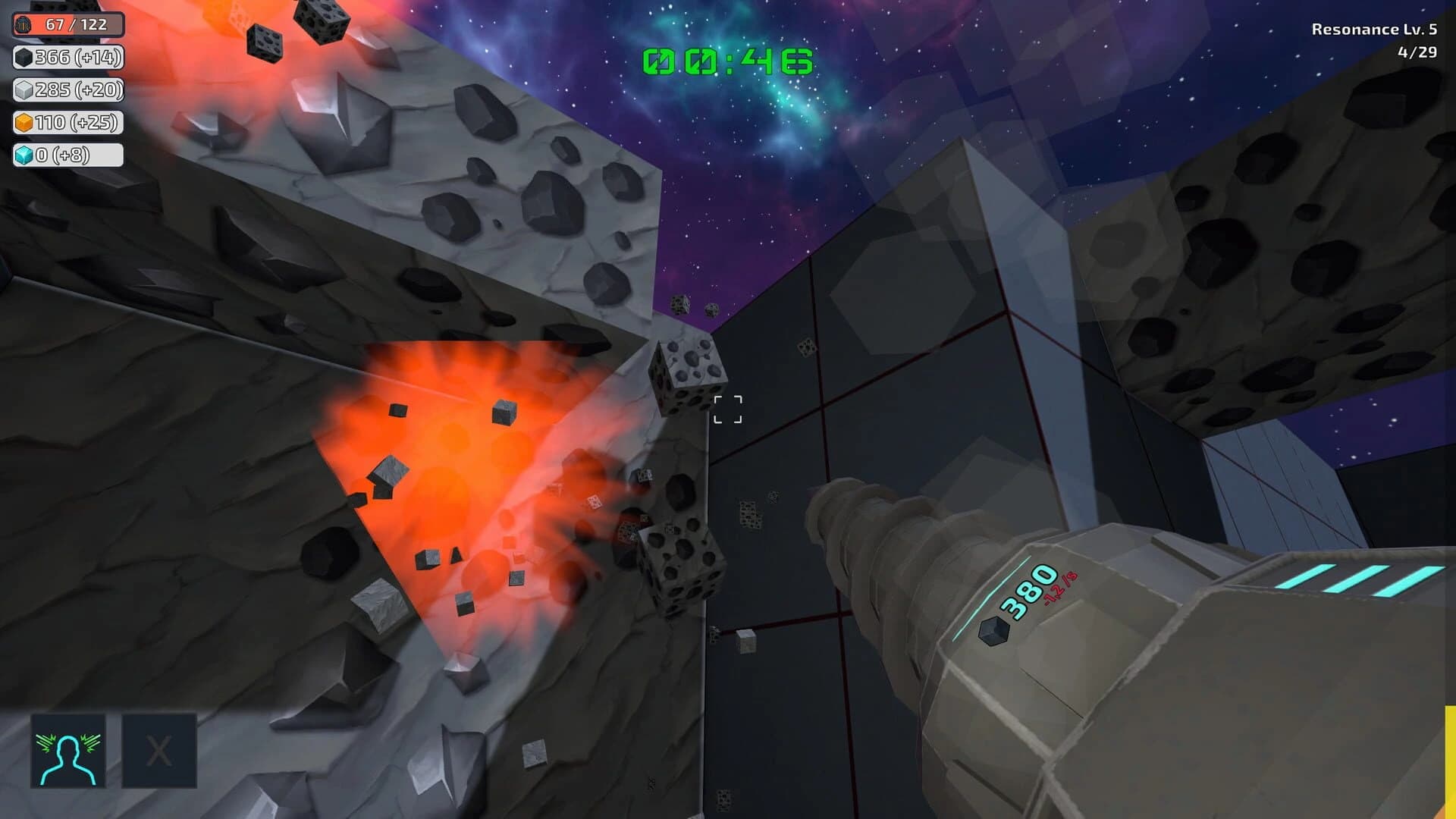Select the white stone resource icon

click(x=23, y=89)
